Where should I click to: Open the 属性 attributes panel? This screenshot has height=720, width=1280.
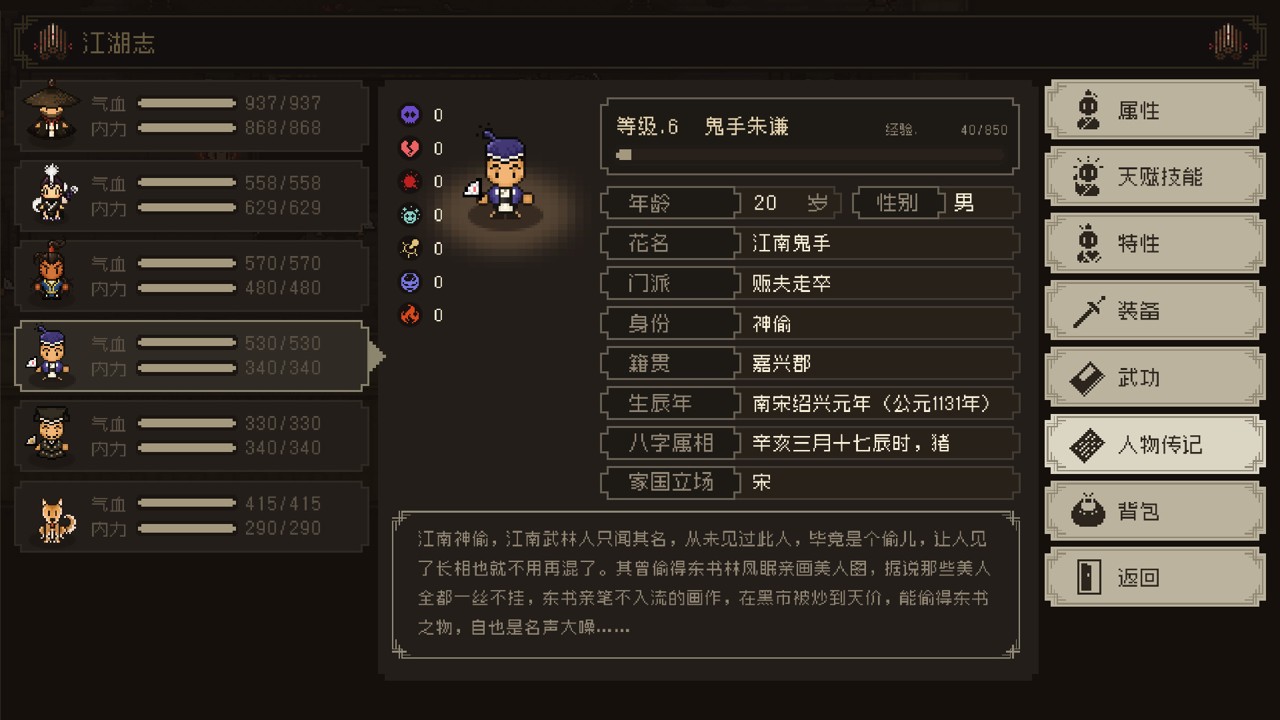pyautogui.click(x=1154, y=110)
